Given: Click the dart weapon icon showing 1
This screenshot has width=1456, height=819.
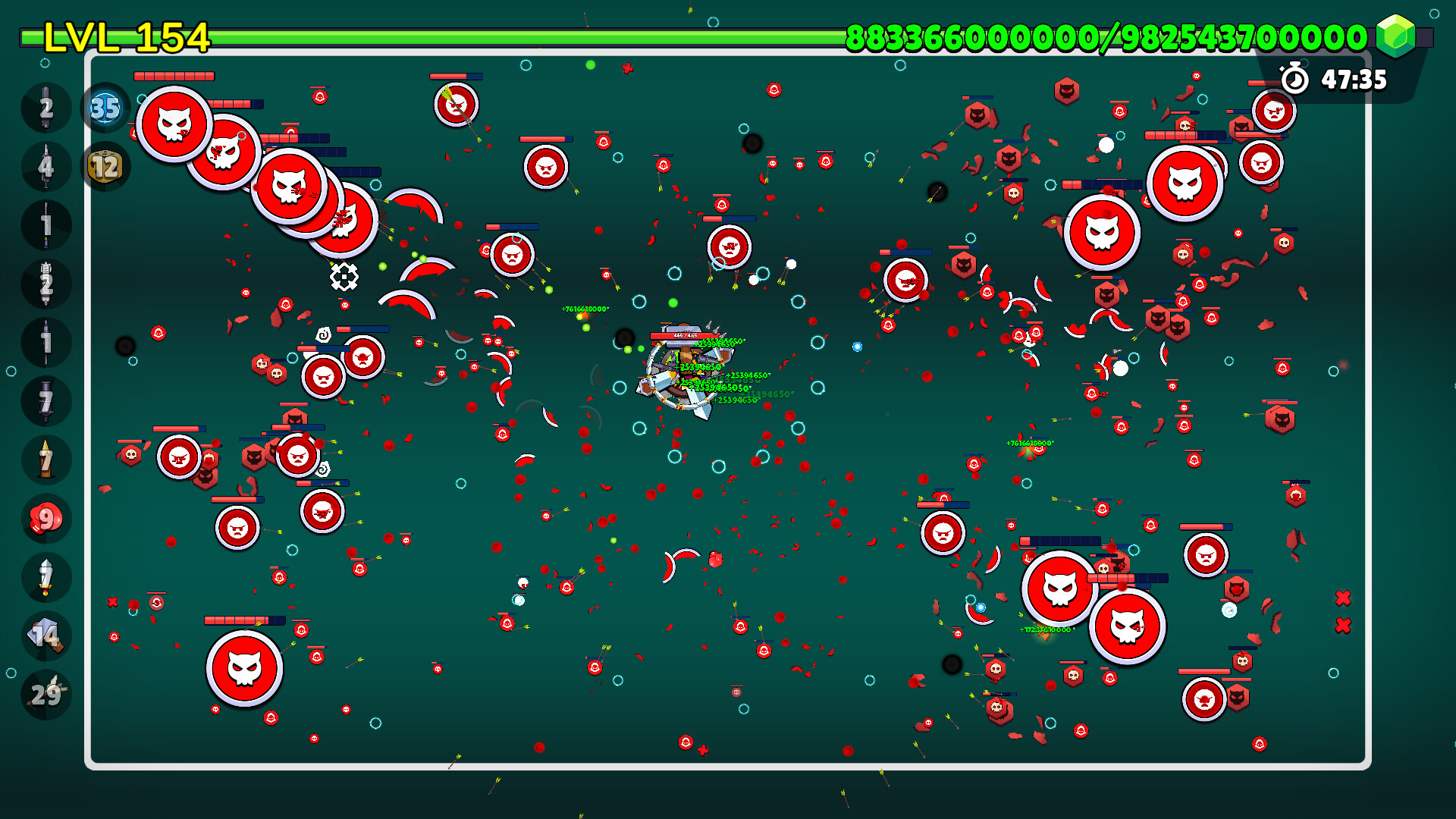Looking at the screenshot, I should pos(45,341).
